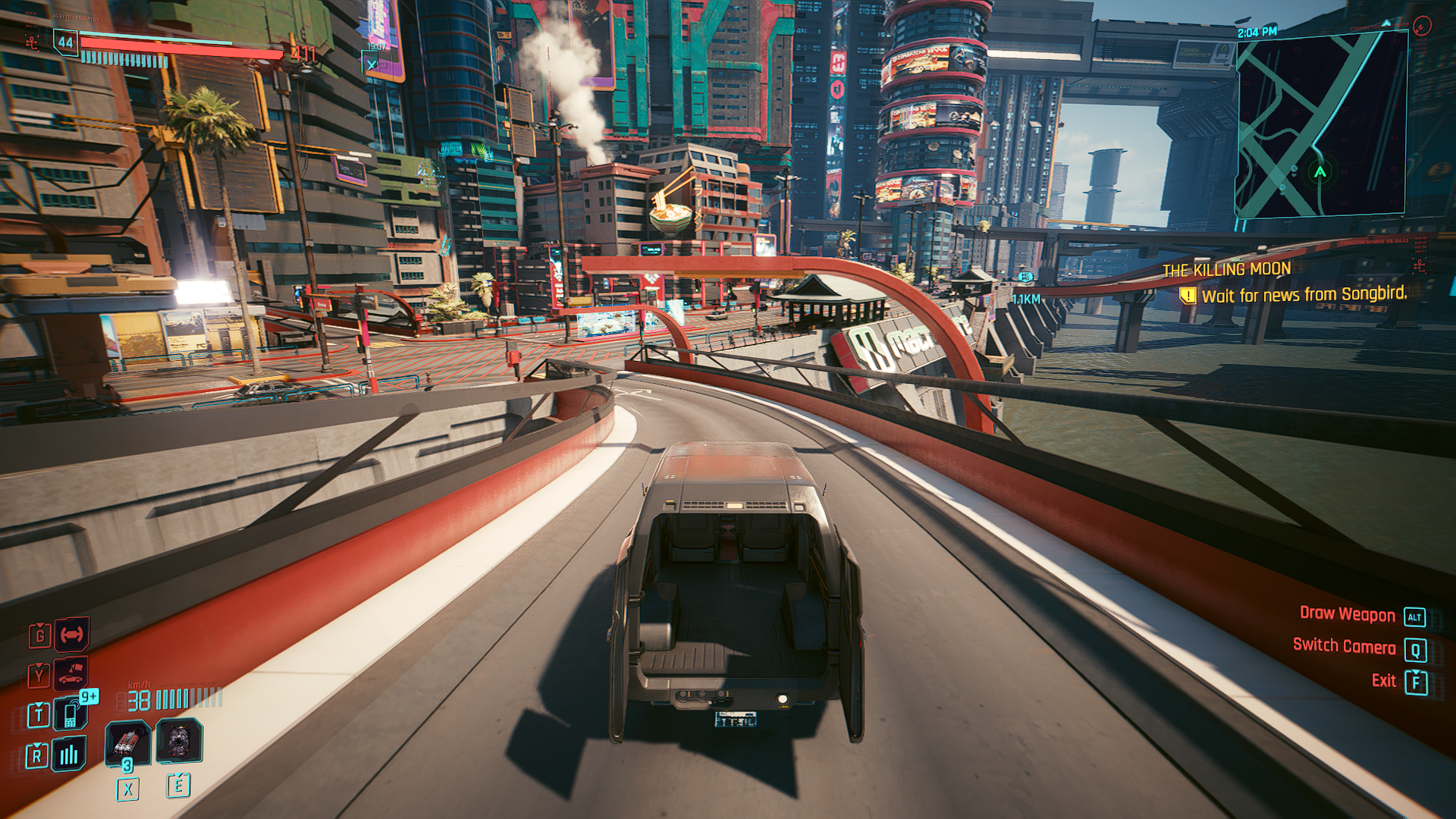1456x819 pixels.
Task: Click the Switch Camera action label
Action: pos(1344,646)
